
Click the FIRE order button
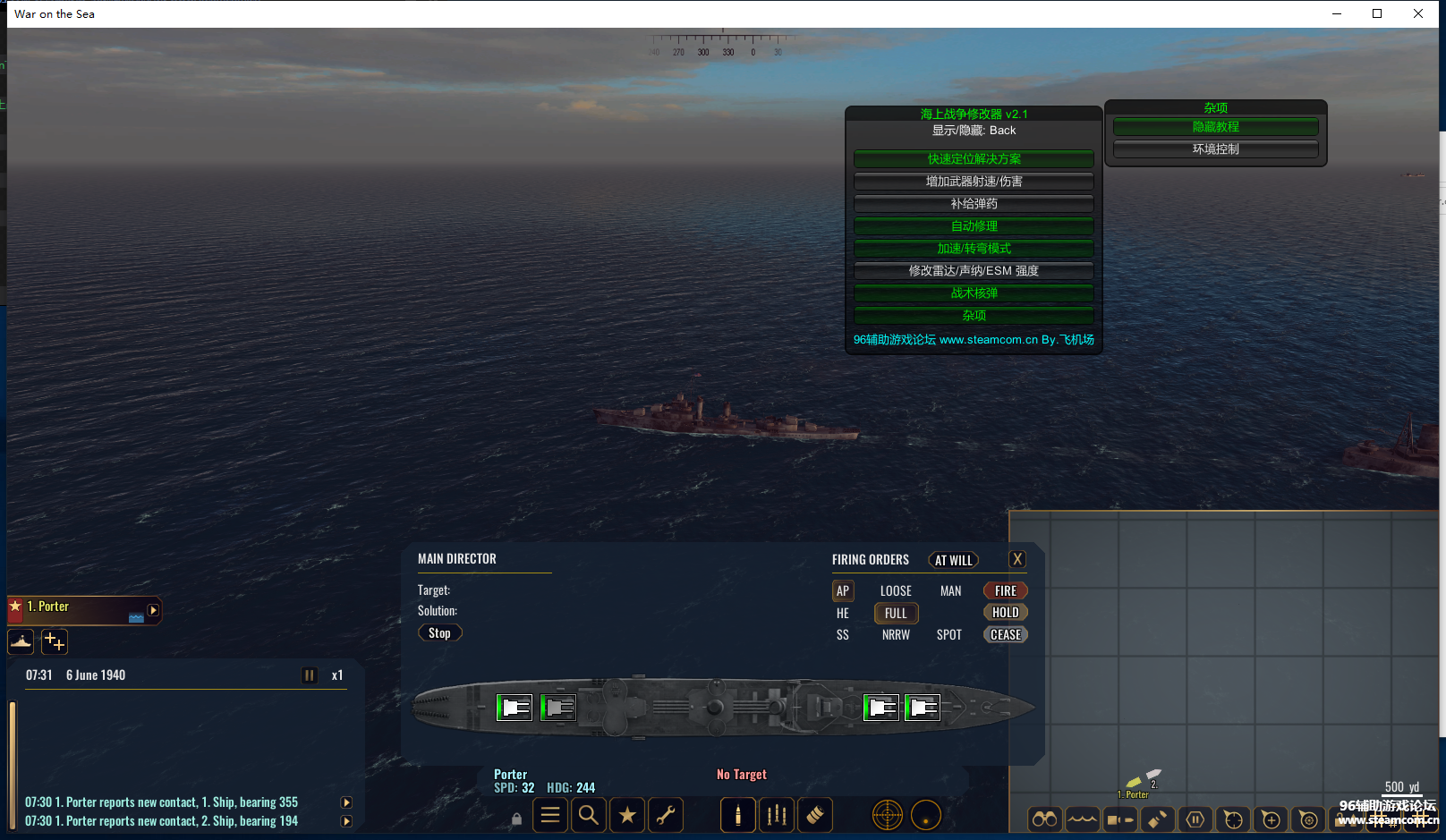(x=1006, y=591)
